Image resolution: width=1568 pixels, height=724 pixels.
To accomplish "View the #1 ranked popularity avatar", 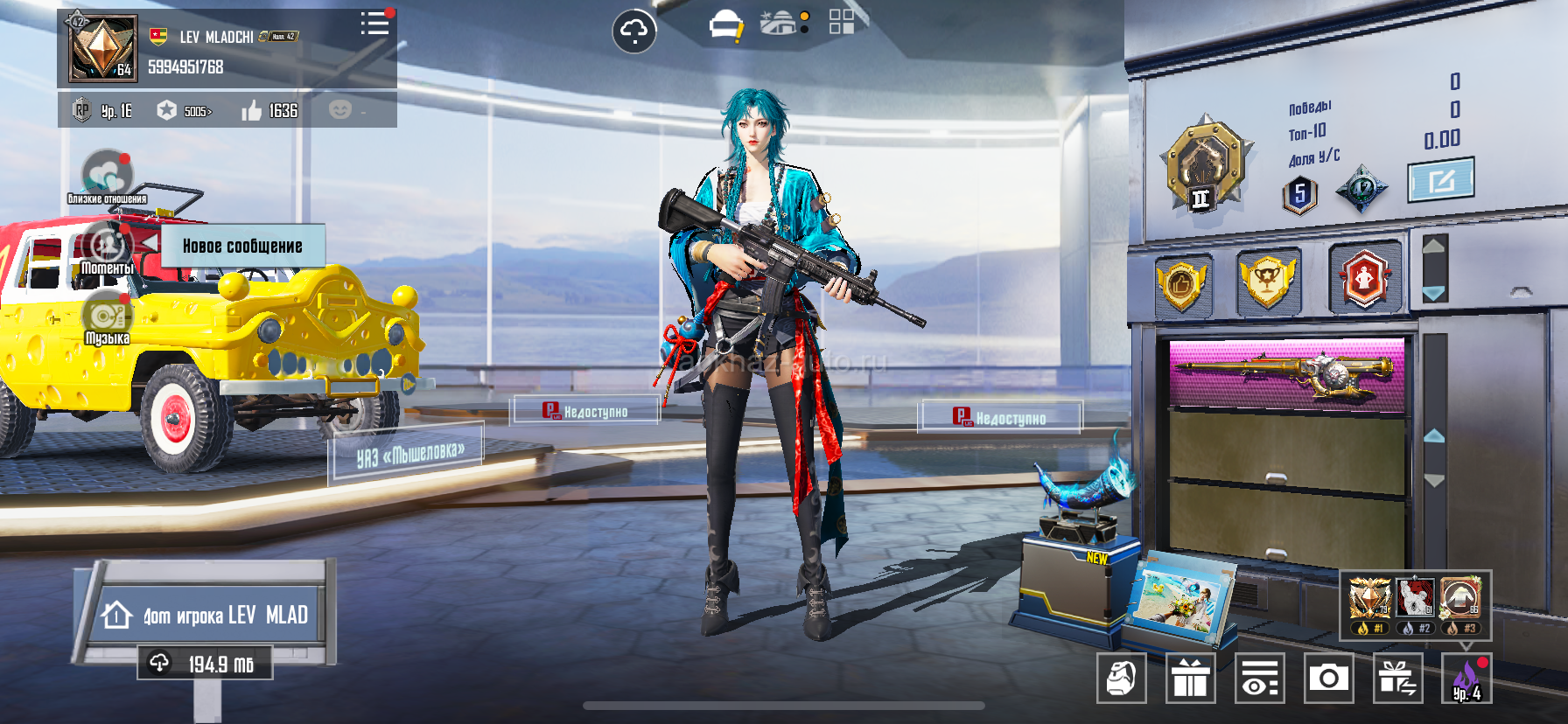I will pos(1369,600).
